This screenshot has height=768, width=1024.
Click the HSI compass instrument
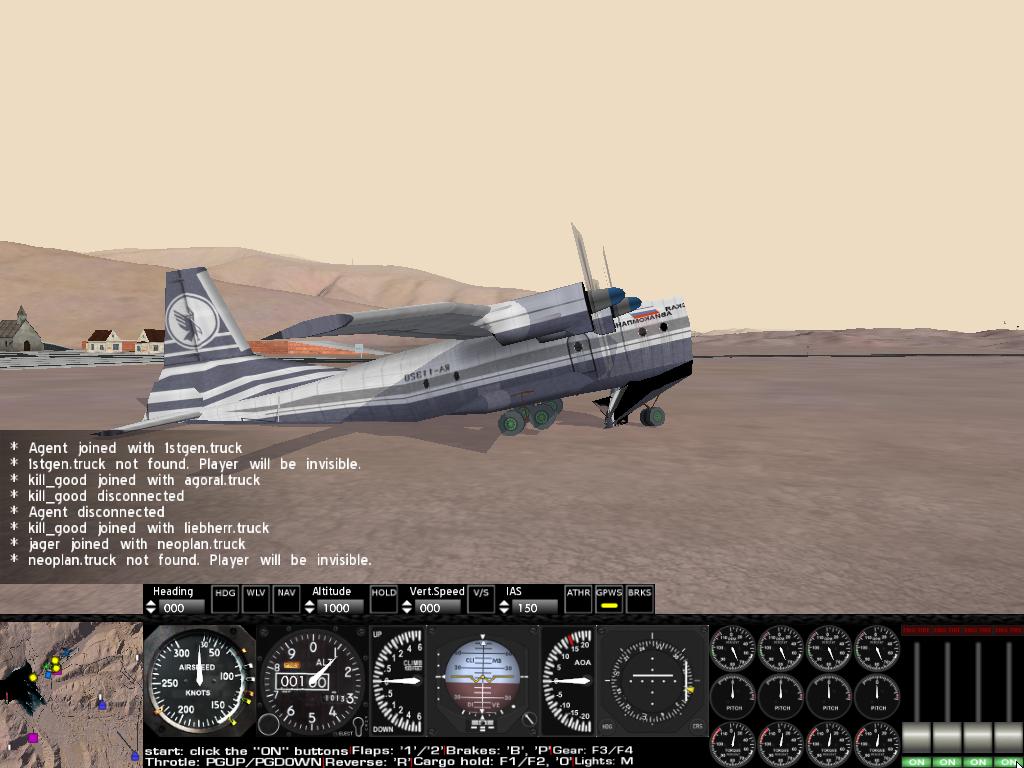point(653,680)
